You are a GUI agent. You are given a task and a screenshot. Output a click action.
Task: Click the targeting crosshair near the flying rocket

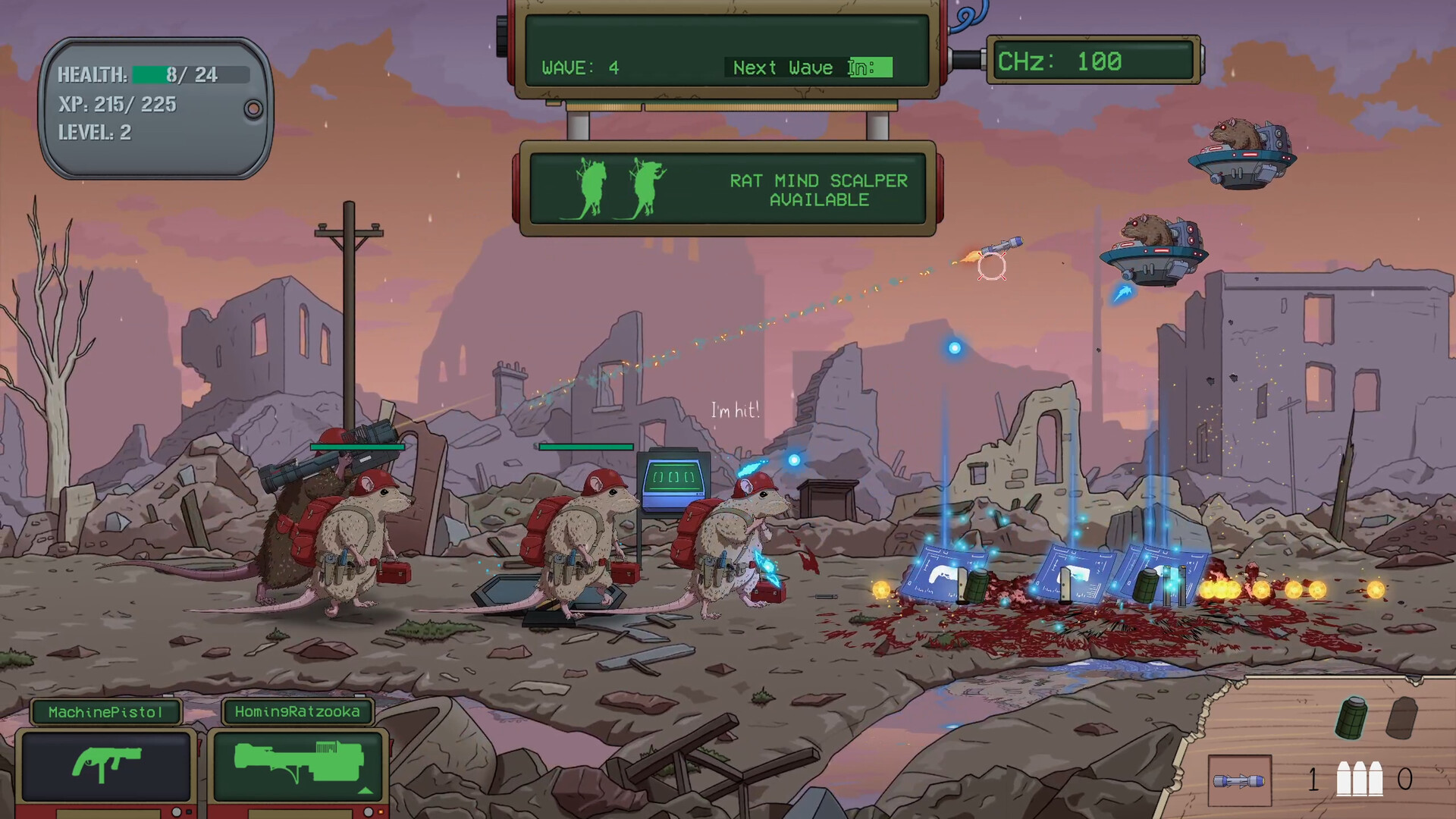click(x=990, y=267)
